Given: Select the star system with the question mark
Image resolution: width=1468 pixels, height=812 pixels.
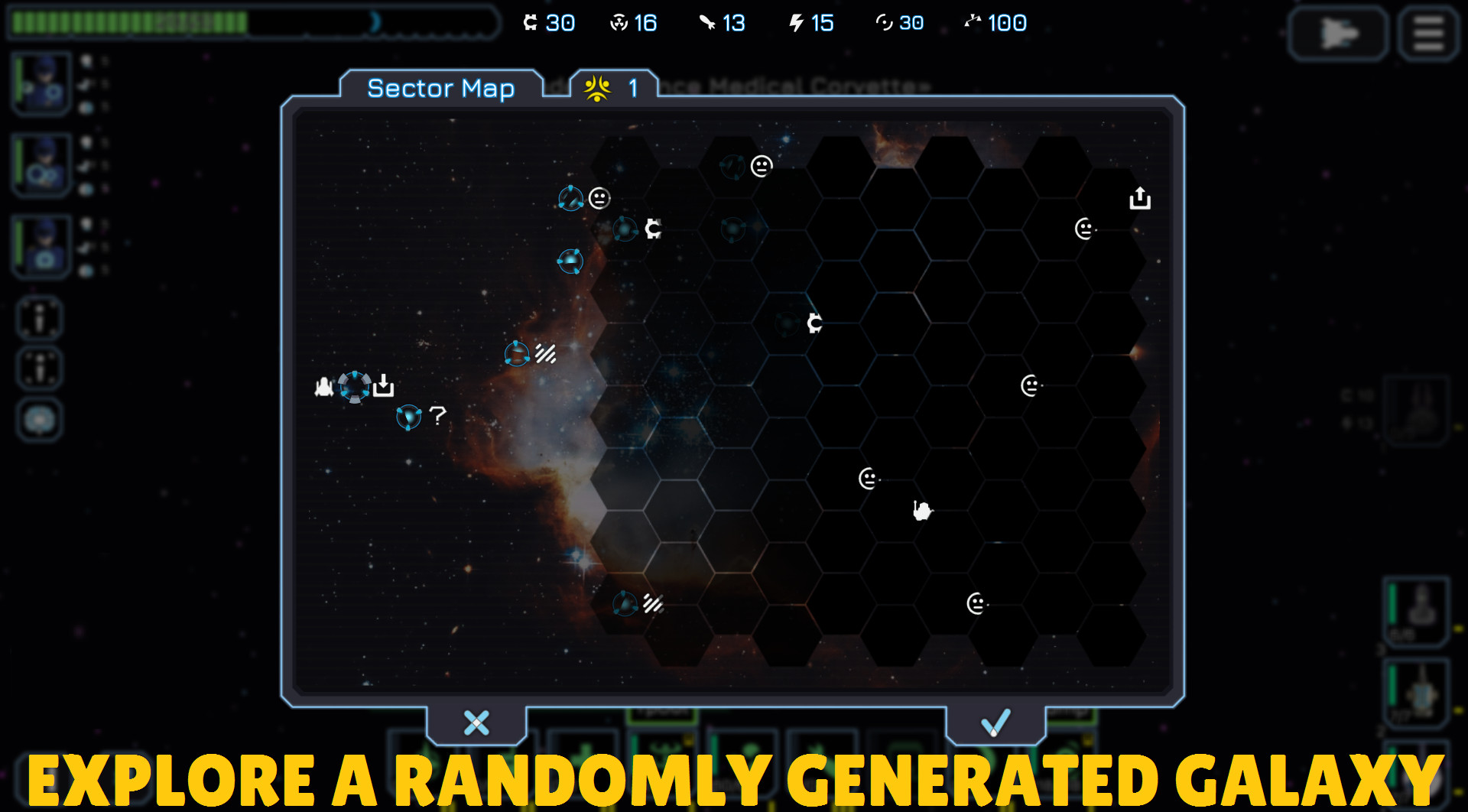Looking at the screenshot, I should click(410, 419).
